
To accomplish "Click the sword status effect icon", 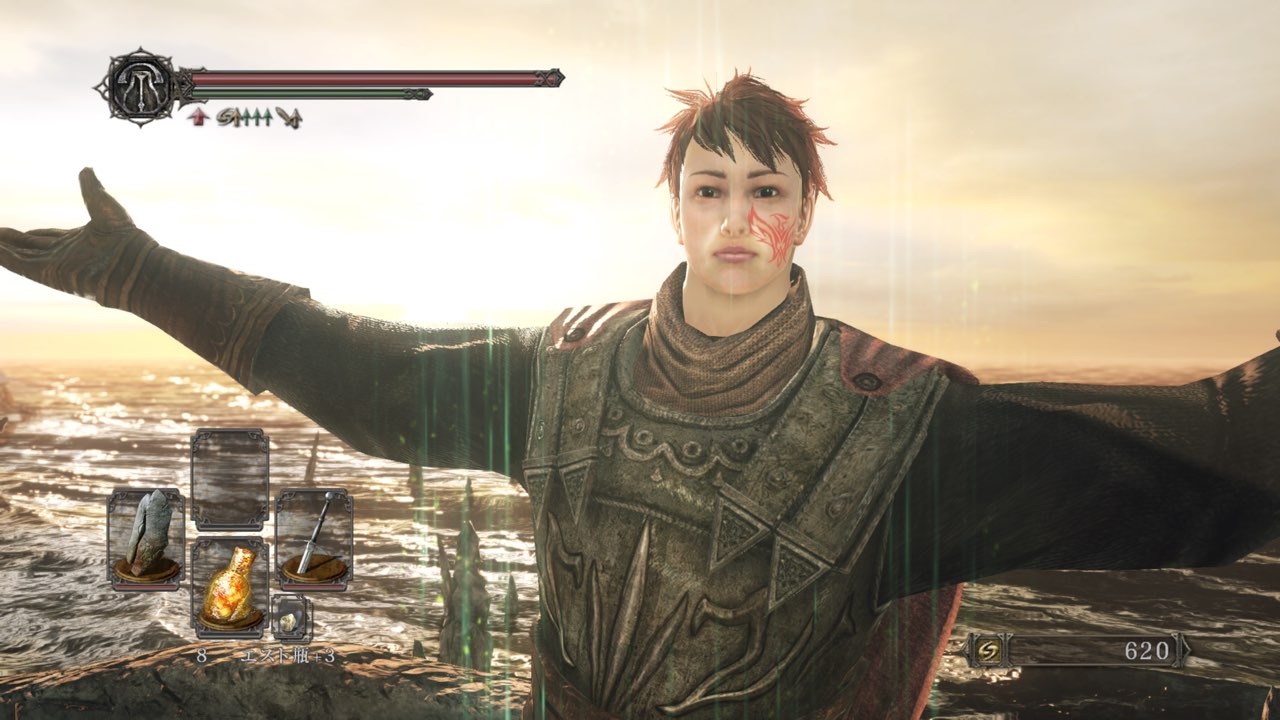I will [288, 117].
